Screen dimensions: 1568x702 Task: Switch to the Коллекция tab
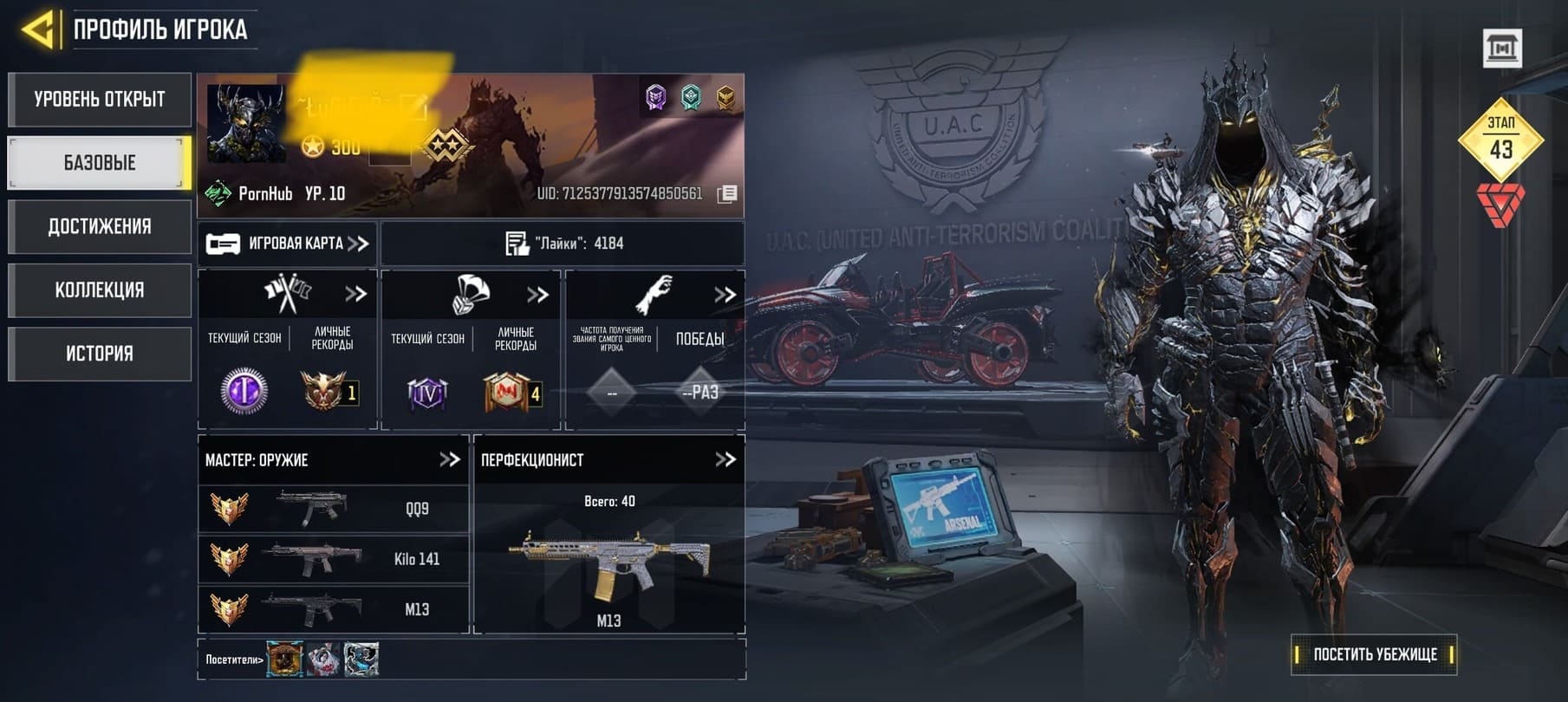pos(100,289)
